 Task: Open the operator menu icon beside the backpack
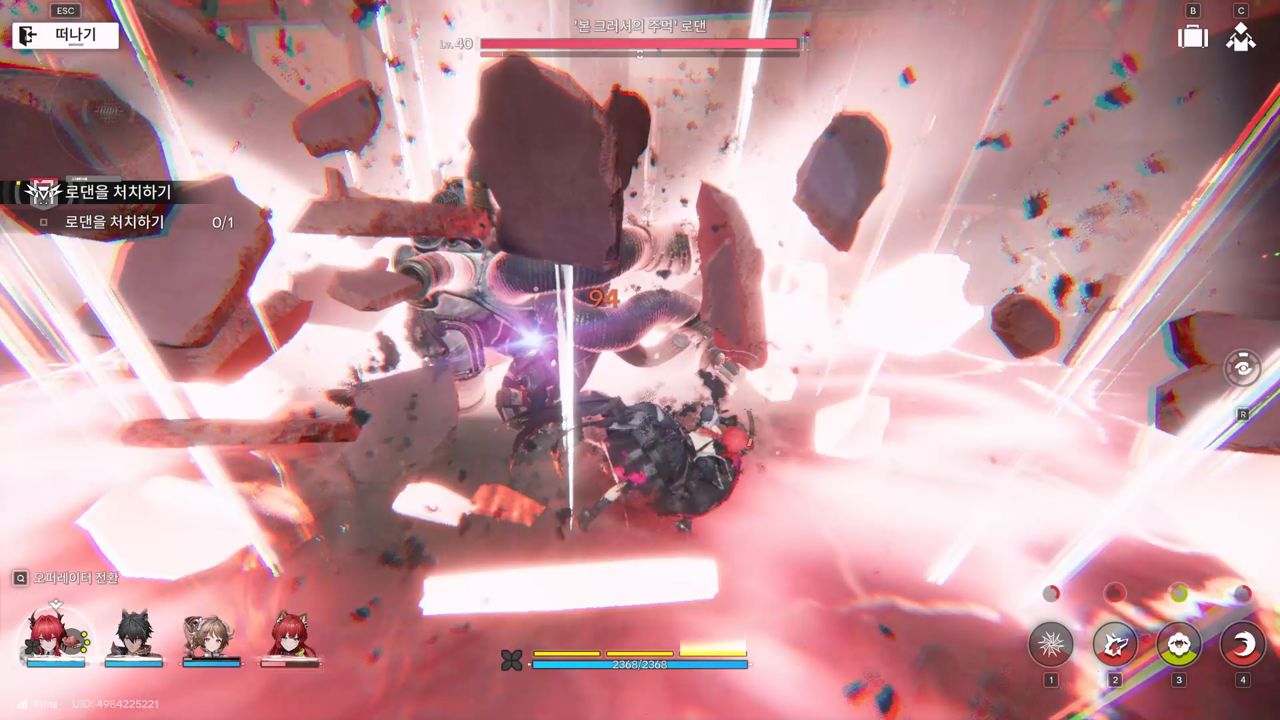click(x=1241, y=37)
